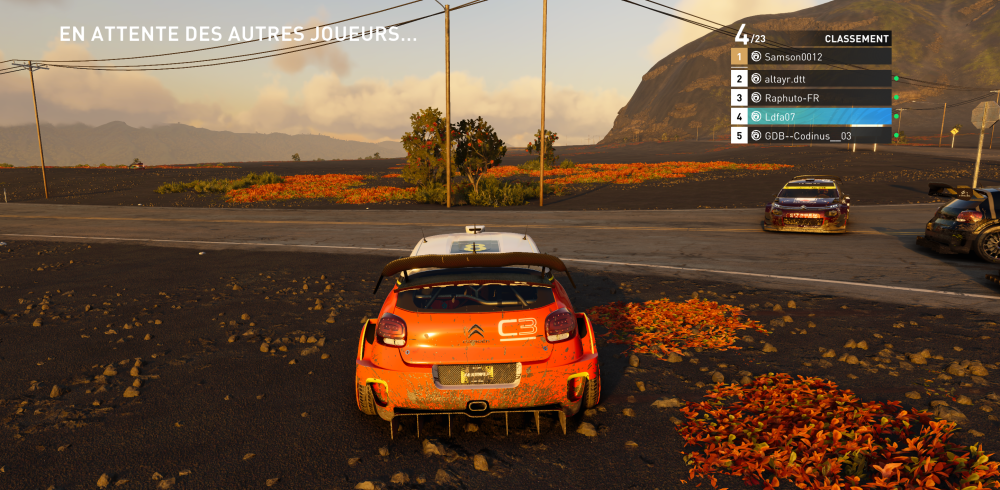Screen dimensions: 1000x490
Task: Select Samson0012 in the leaderboard
Action: point(810,58)
